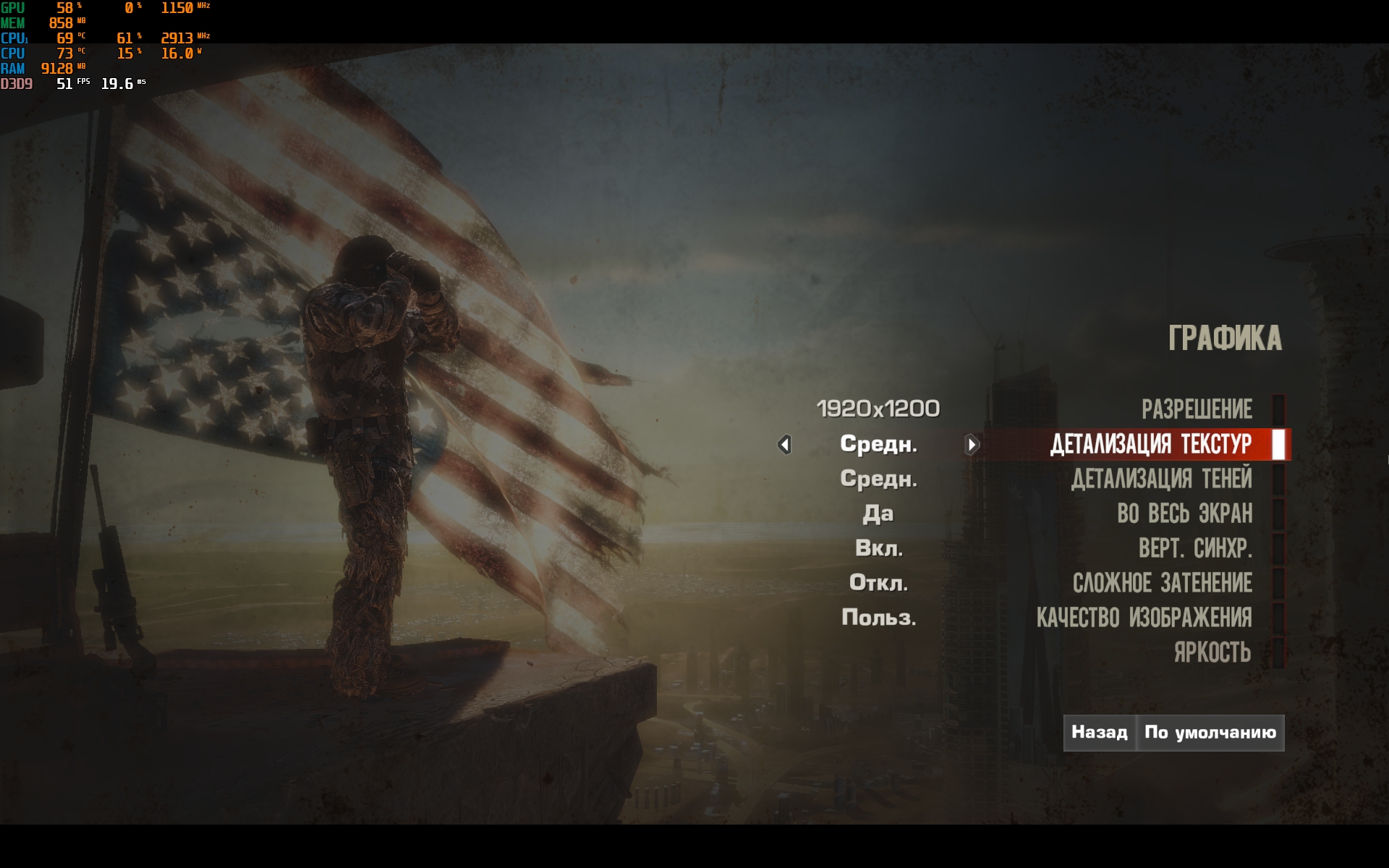Open the КАЧЕСТВО ИЗОБРАЖЕНИЯ setting
This screenshot has height=868, width=1389.
pyautogui.click(x=1144, y=618)
